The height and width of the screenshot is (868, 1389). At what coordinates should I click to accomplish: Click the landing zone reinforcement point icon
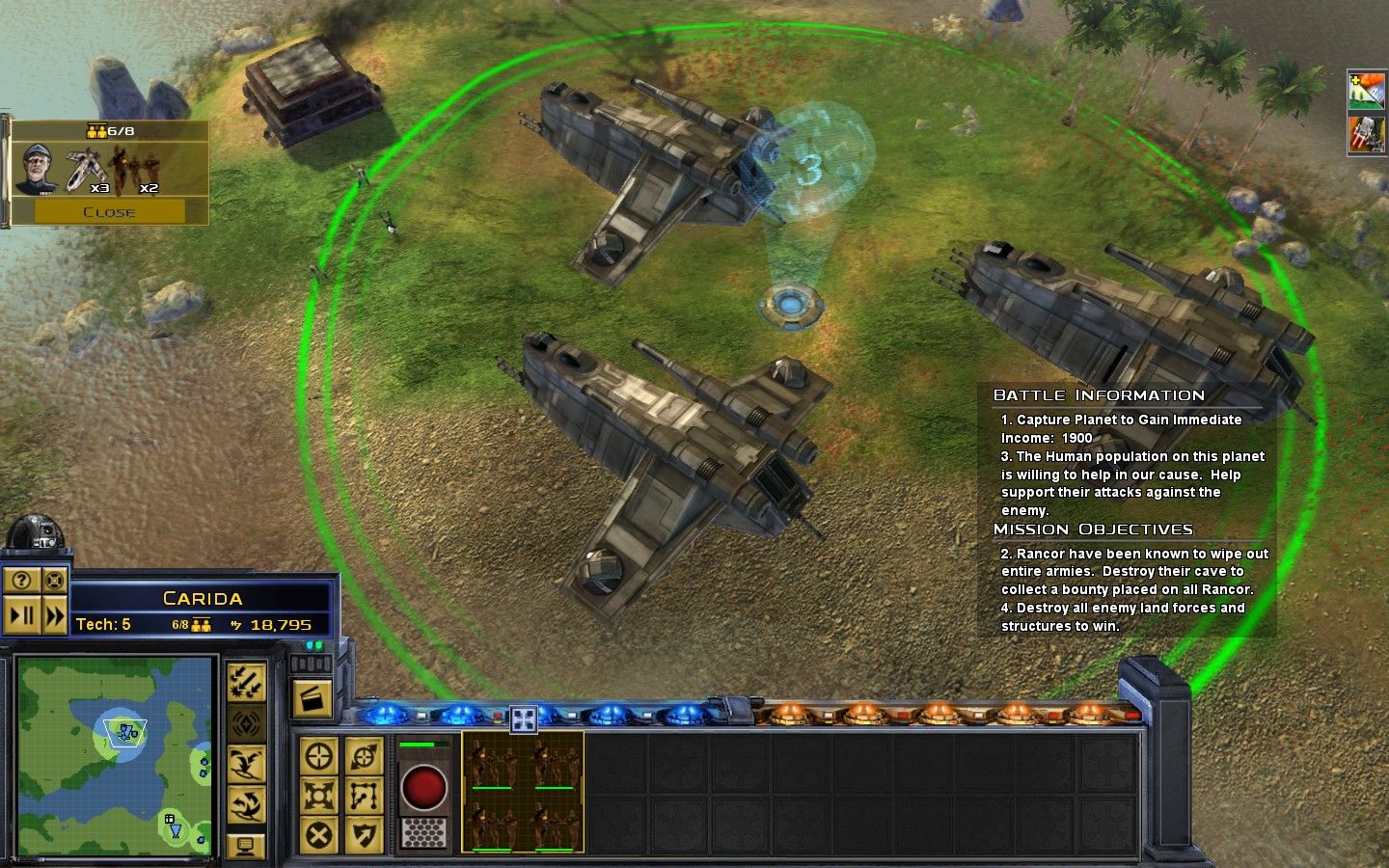(x=791, y=306)
